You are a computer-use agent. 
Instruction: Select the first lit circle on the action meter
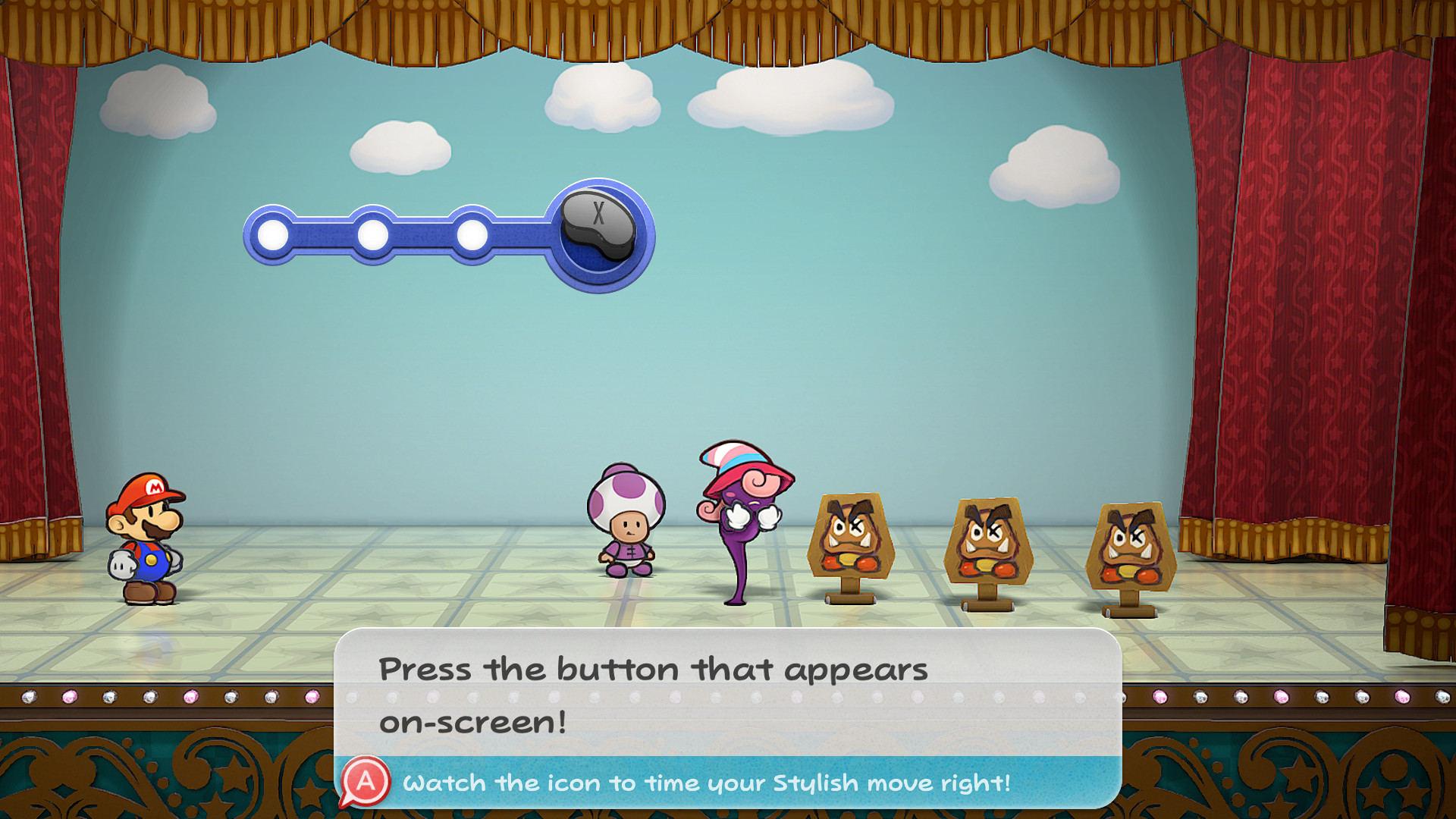pyautogui.click(x=273, y=235)
